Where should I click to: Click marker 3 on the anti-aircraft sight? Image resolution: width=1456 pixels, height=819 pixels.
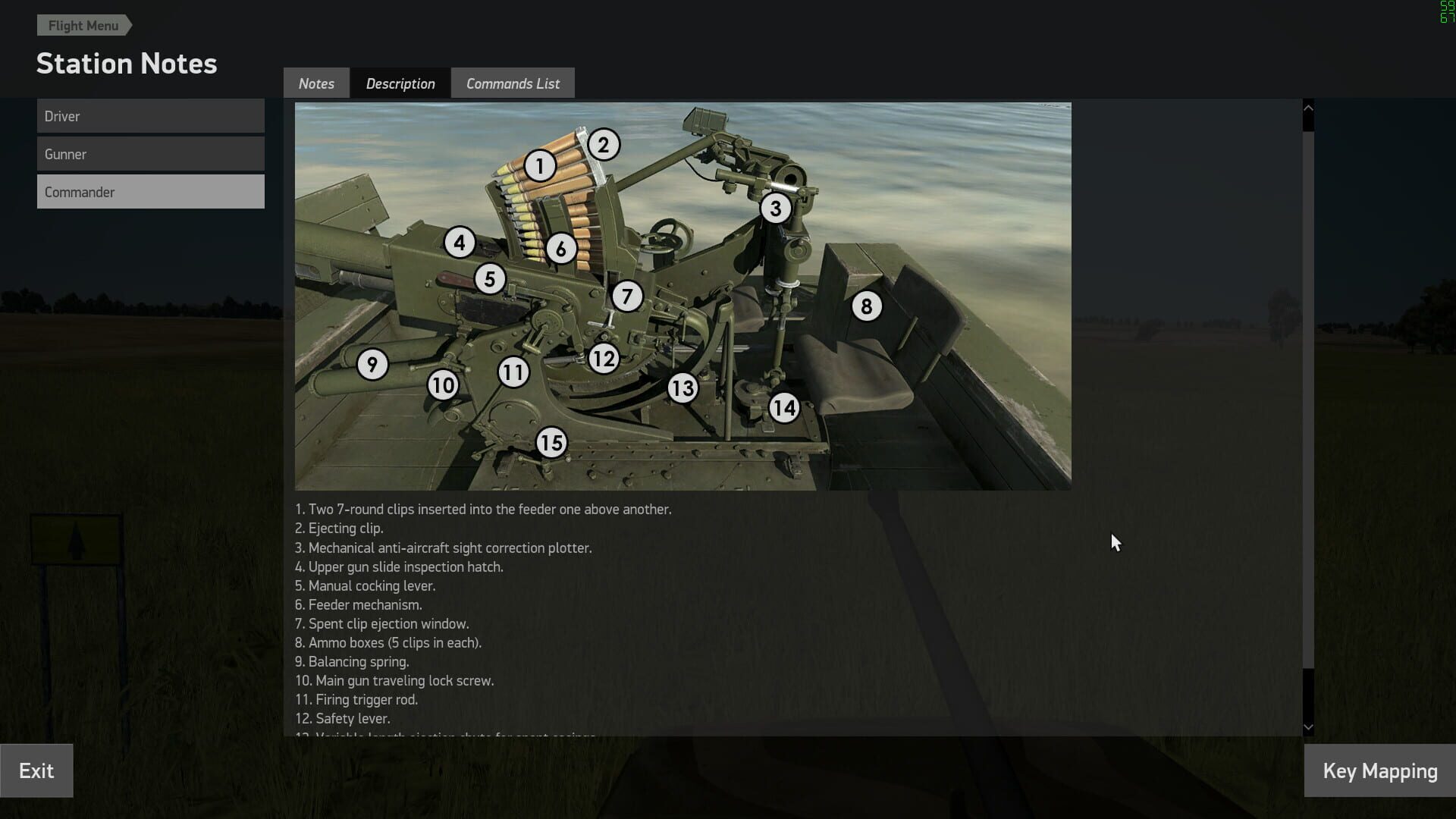775,207
